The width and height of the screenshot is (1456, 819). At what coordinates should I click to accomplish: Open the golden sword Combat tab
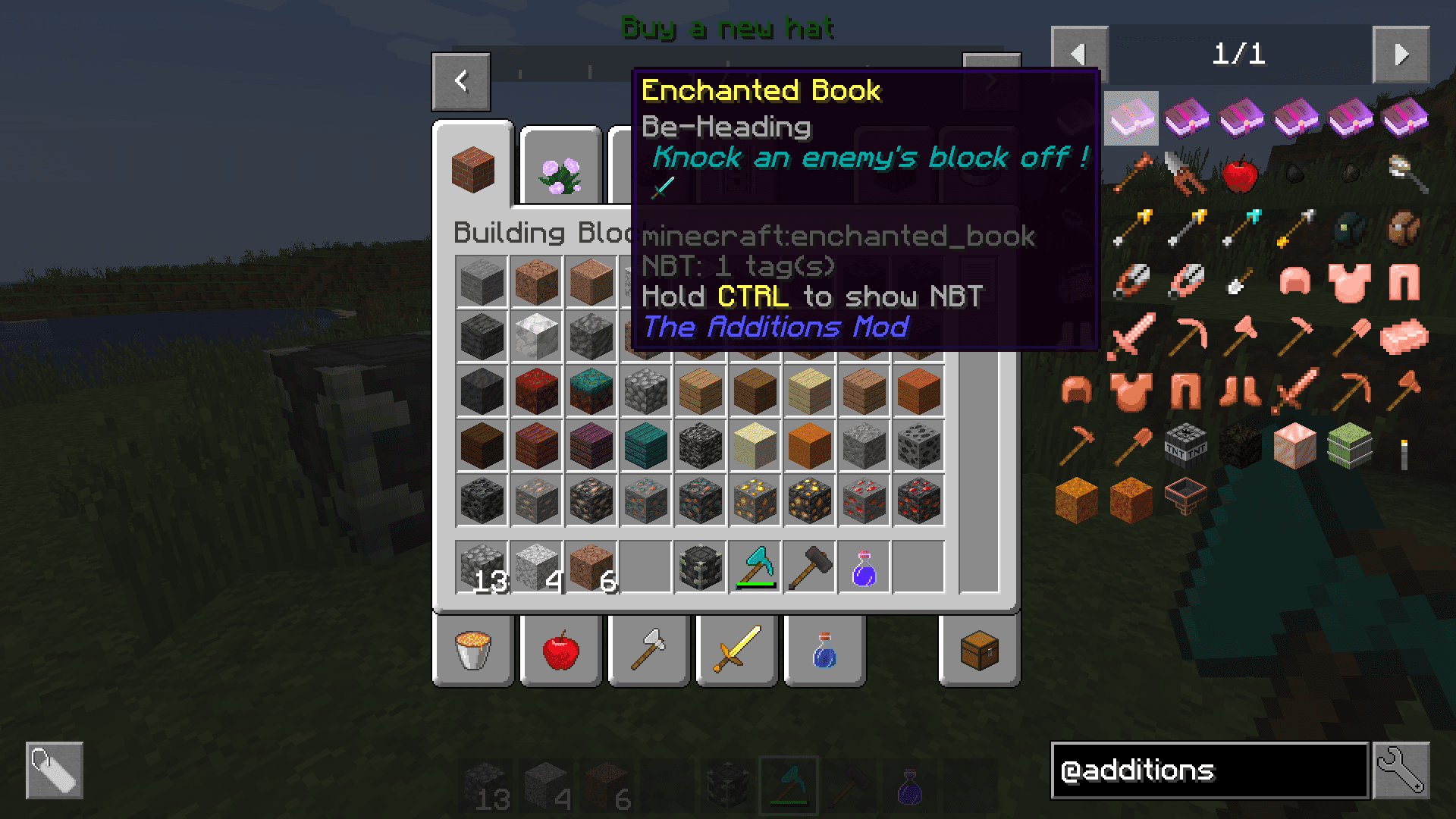(736, 651)
